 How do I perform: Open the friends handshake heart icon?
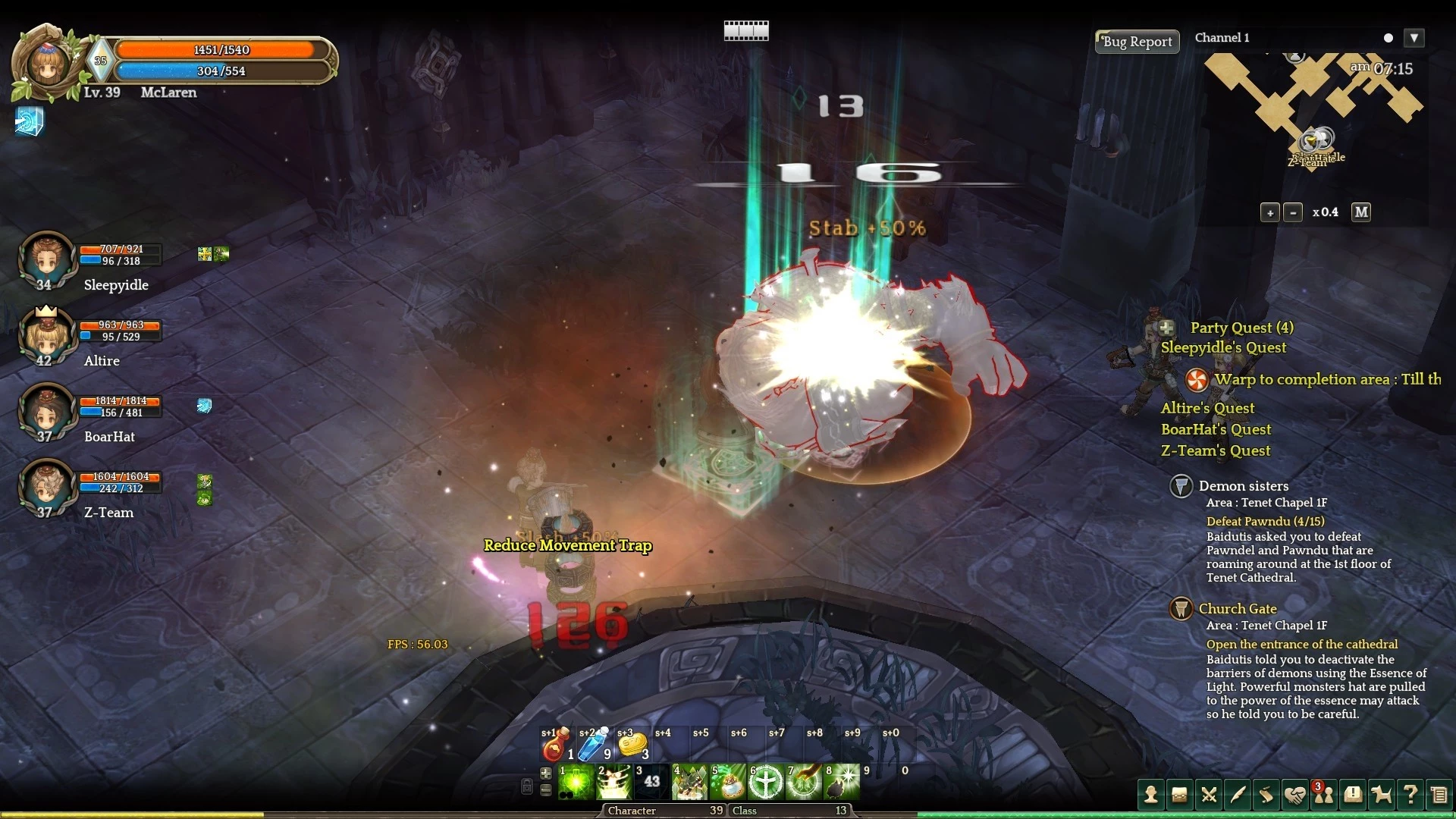[x=1294, y=795]
